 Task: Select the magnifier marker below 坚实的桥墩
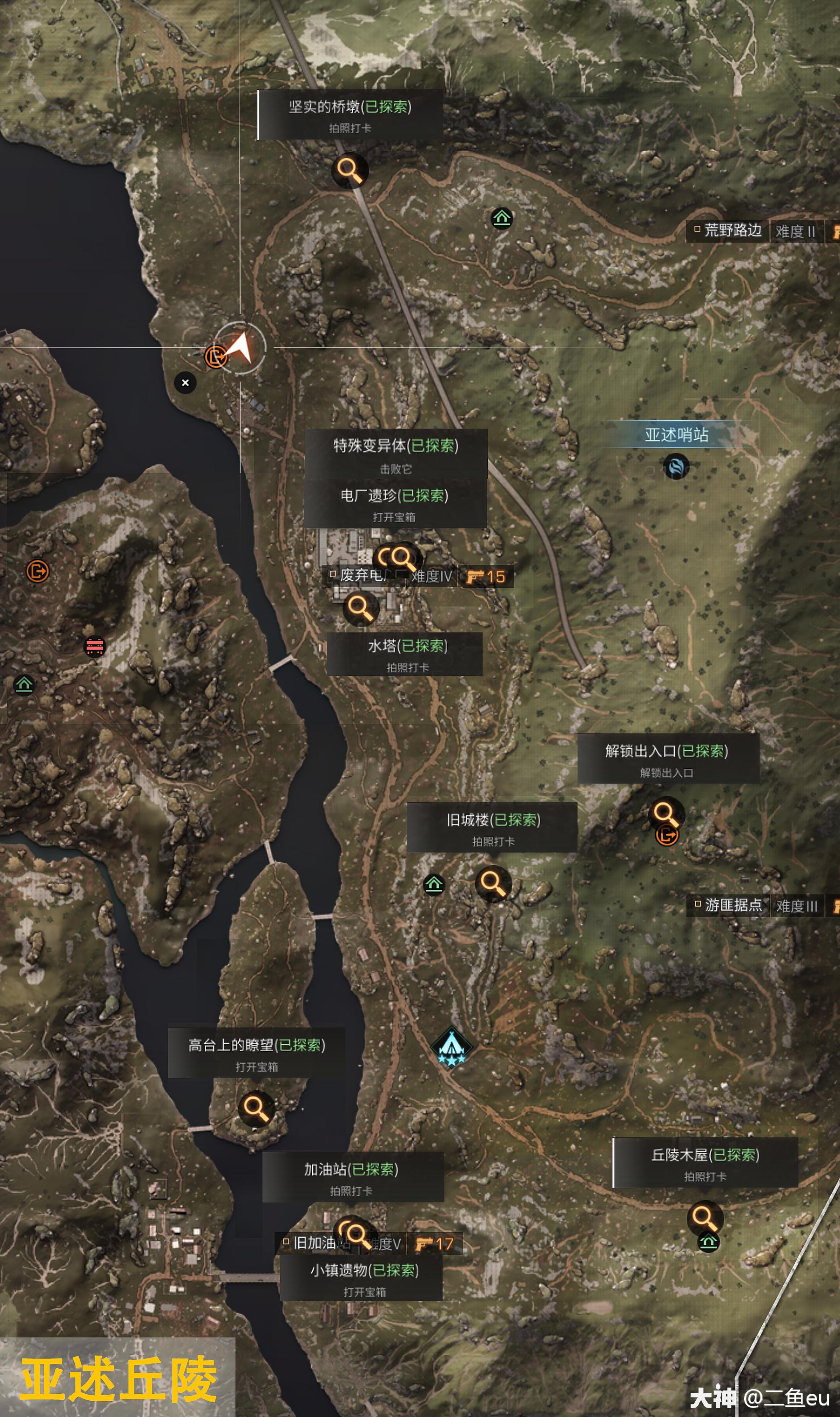click(350, 170)
